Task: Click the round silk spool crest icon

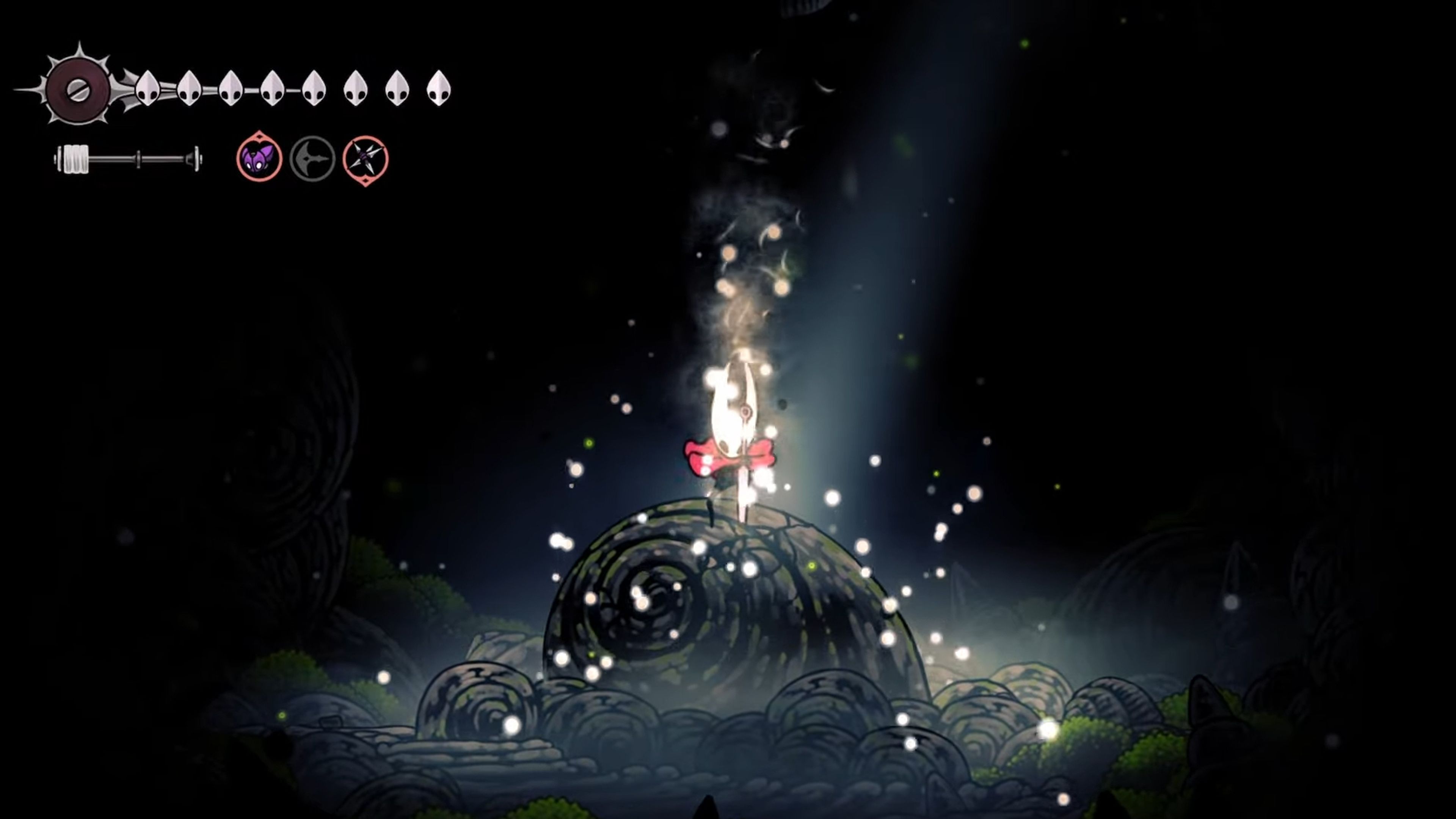Action: (x=77, y=90)
